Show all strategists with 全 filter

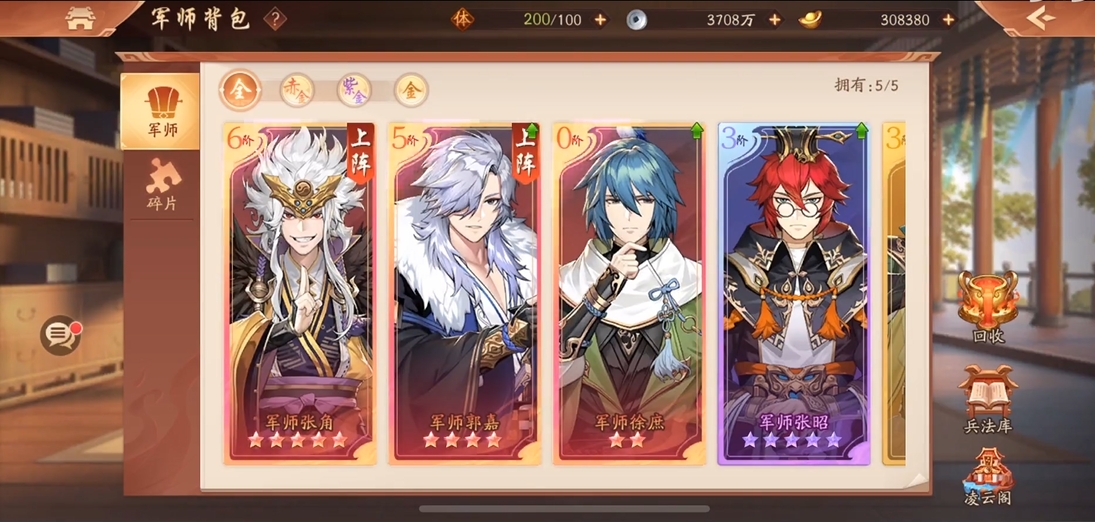coord(241,91)
